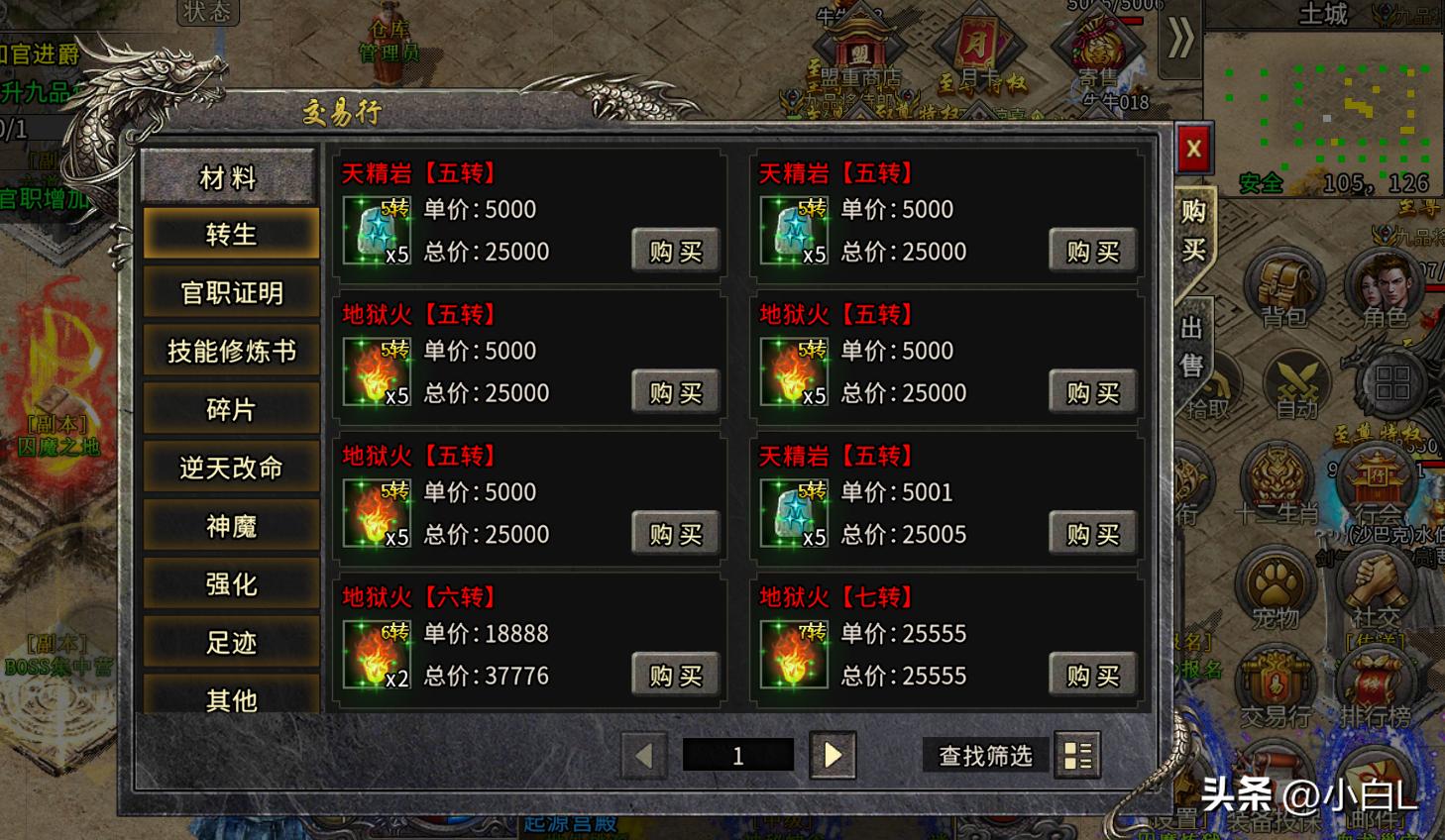
Task: Open the 背包 backpack icon
Action: click(1284, 287)
